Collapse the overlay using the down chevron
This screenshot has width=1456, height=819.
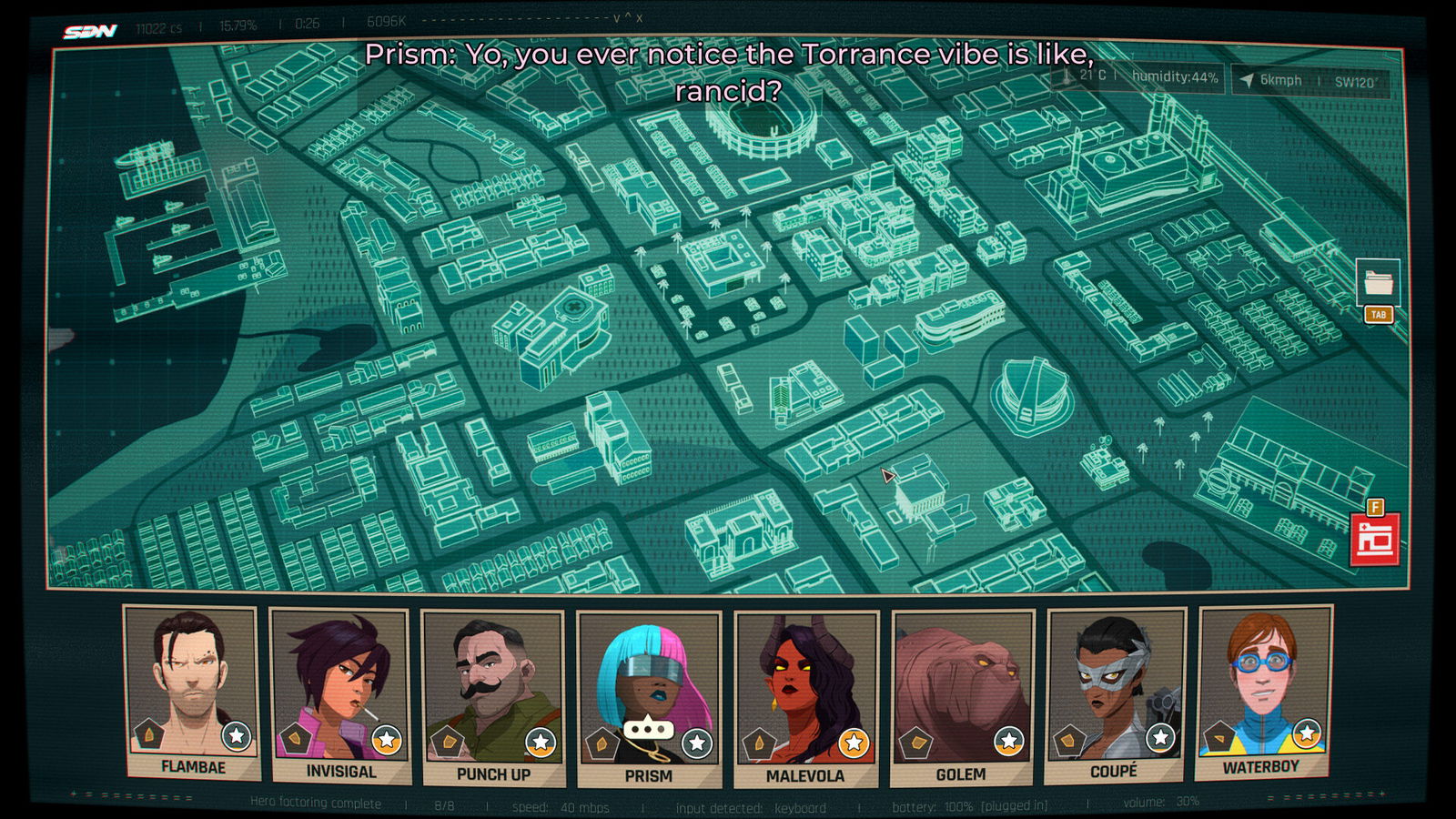pos(616,17)
